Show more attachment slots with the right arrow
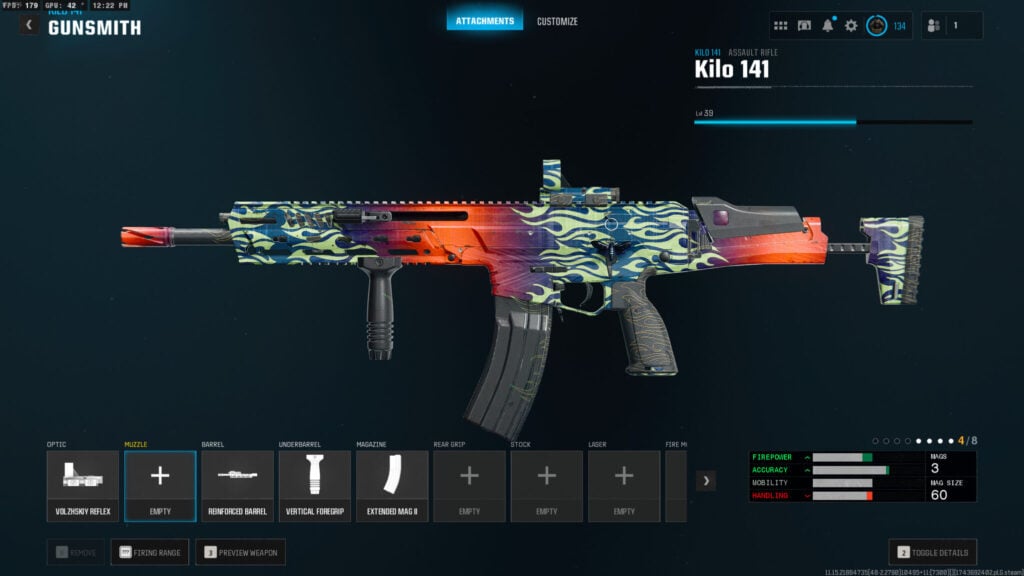 706,481
